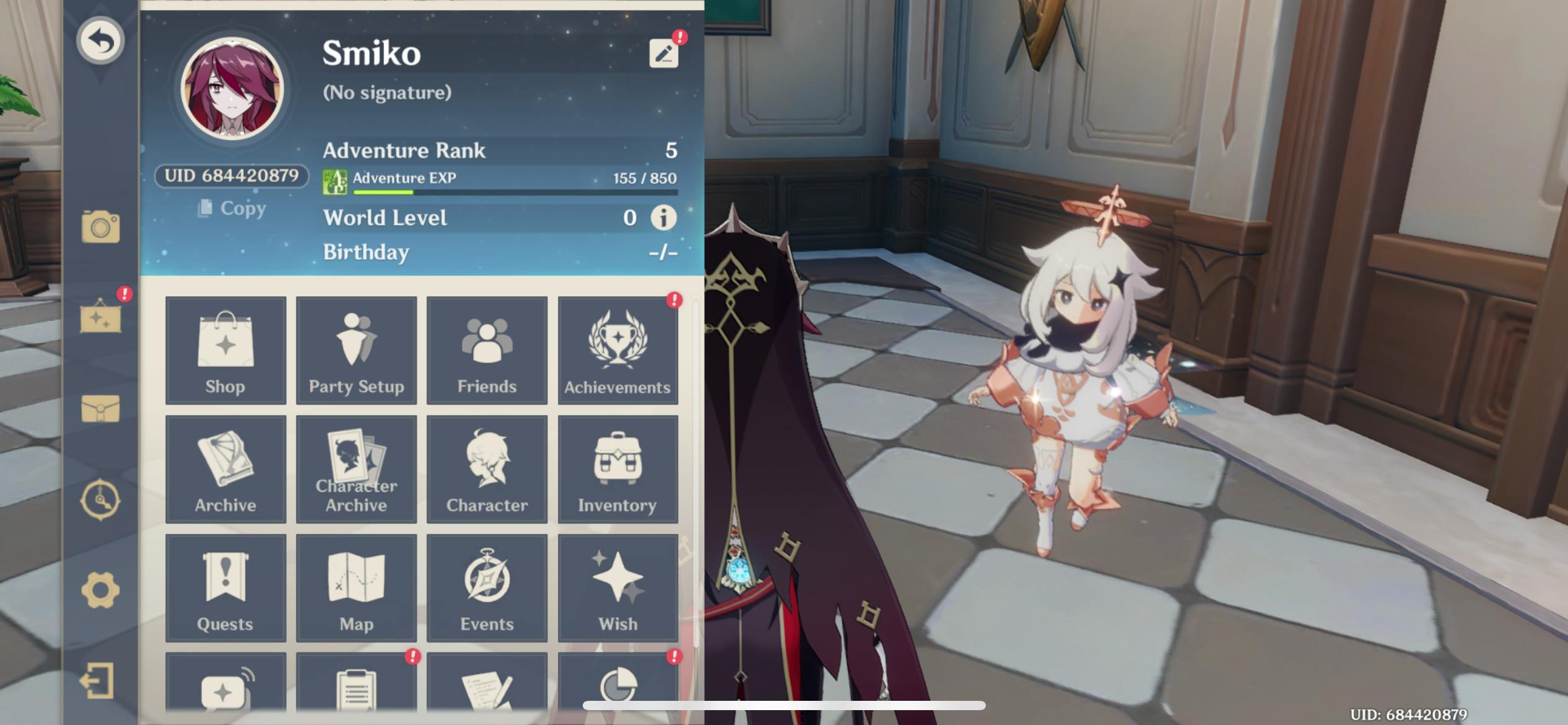Click the exit door logout icon
Viewport: 1568px width, 725px height.
tap(98, 681)
